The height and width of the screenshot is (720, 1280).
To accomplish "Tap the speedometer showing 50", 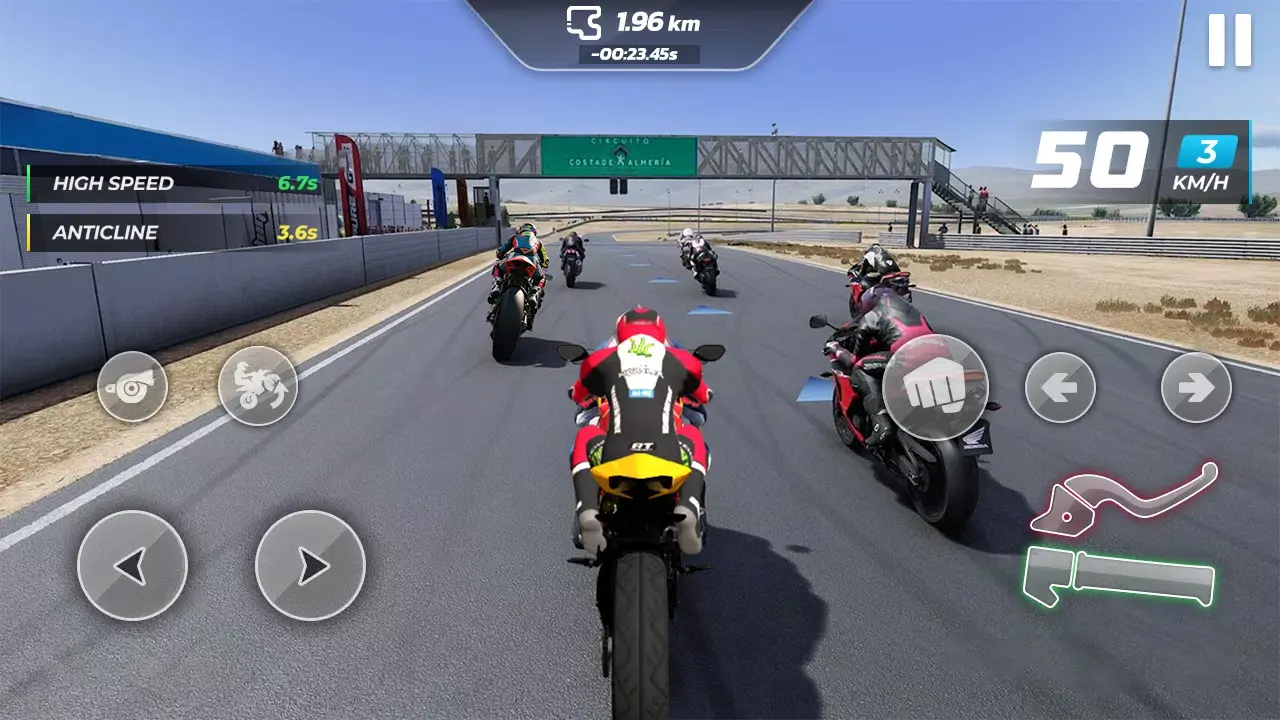I will [x=1085, y=160].
